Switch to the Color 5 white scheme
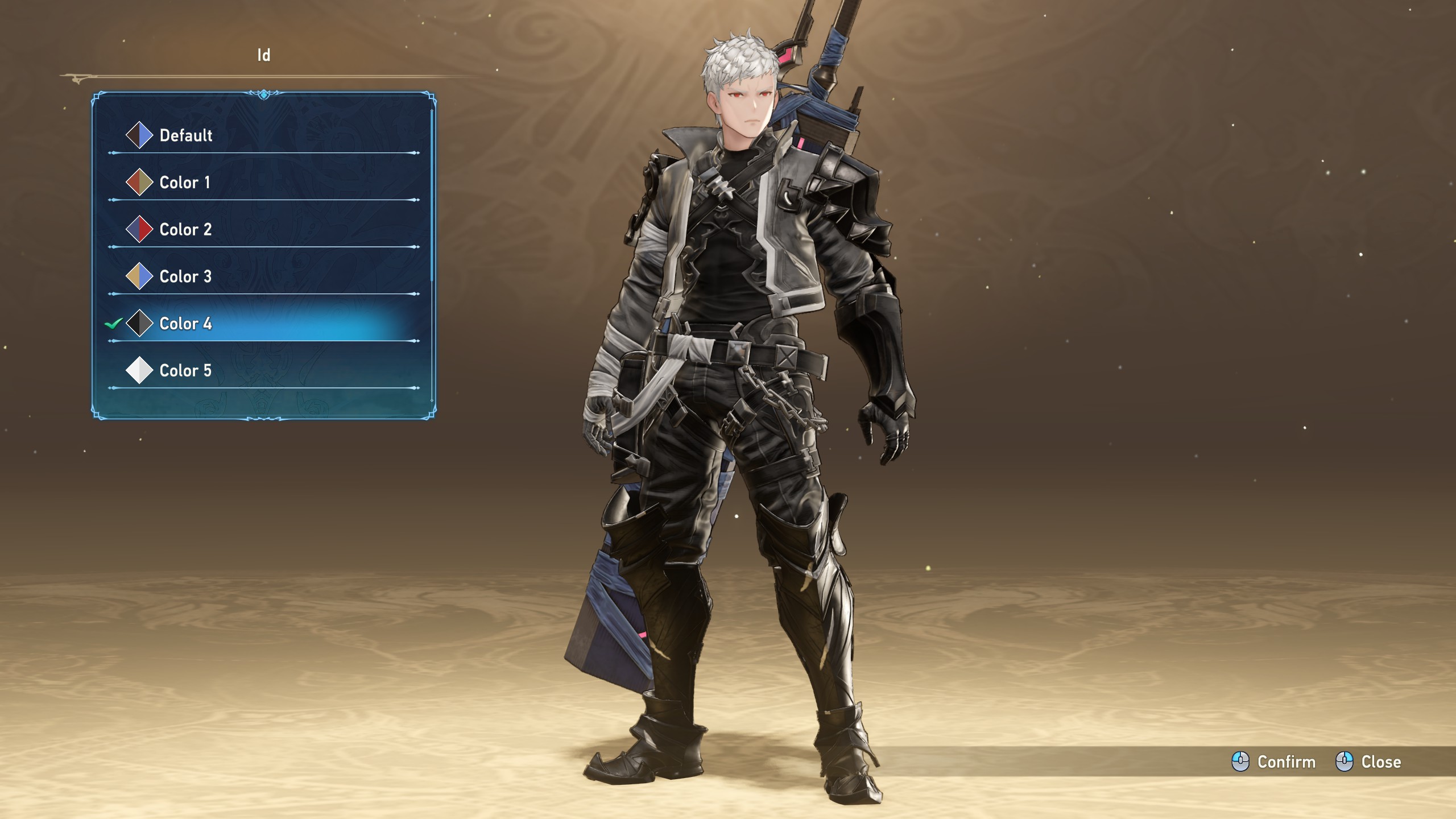The image size is (1456, 819). point(185,371)
